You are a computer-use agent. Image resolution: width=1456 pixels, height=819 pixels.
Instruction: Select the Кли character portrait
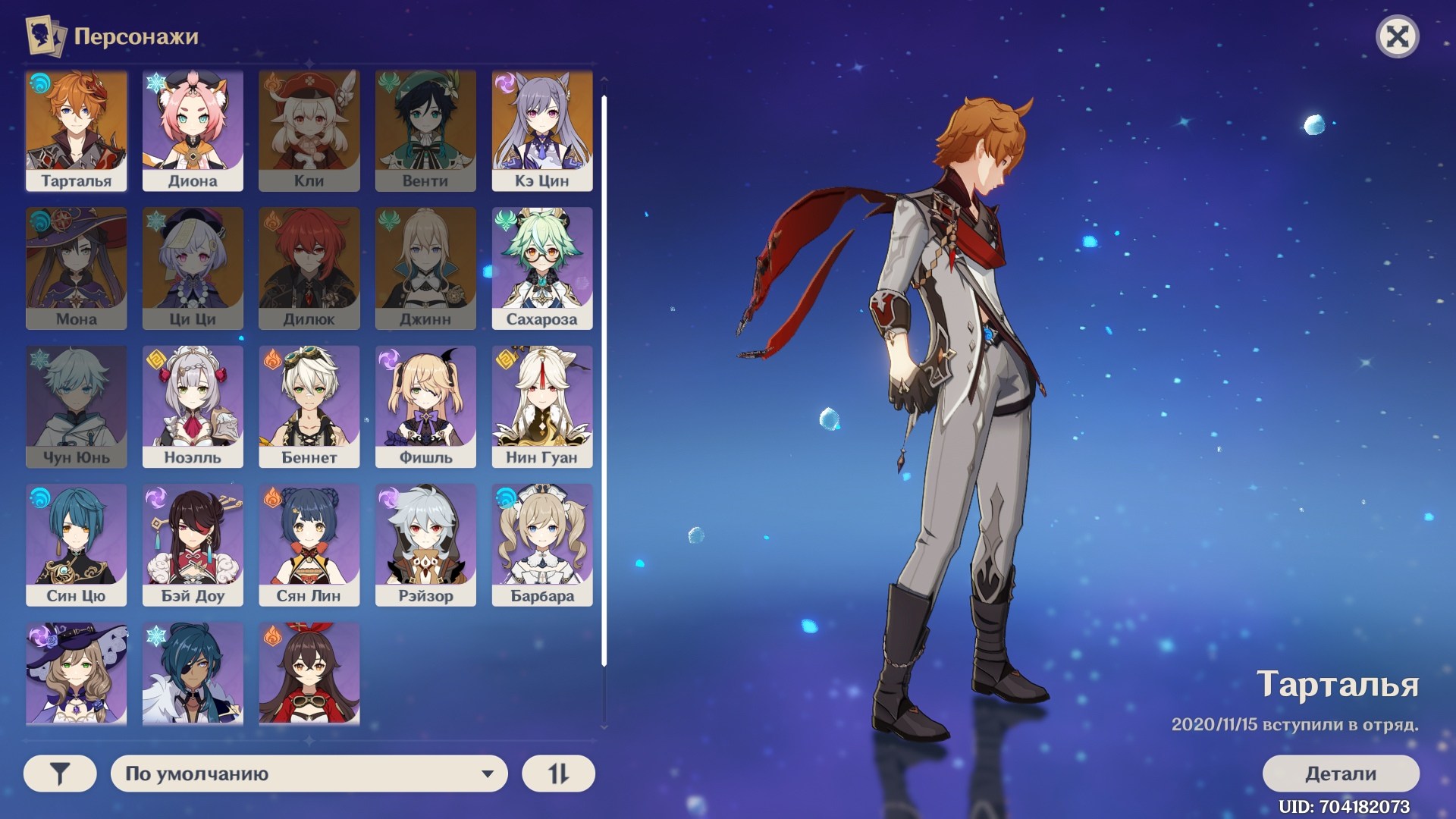(x=309, y=130)
